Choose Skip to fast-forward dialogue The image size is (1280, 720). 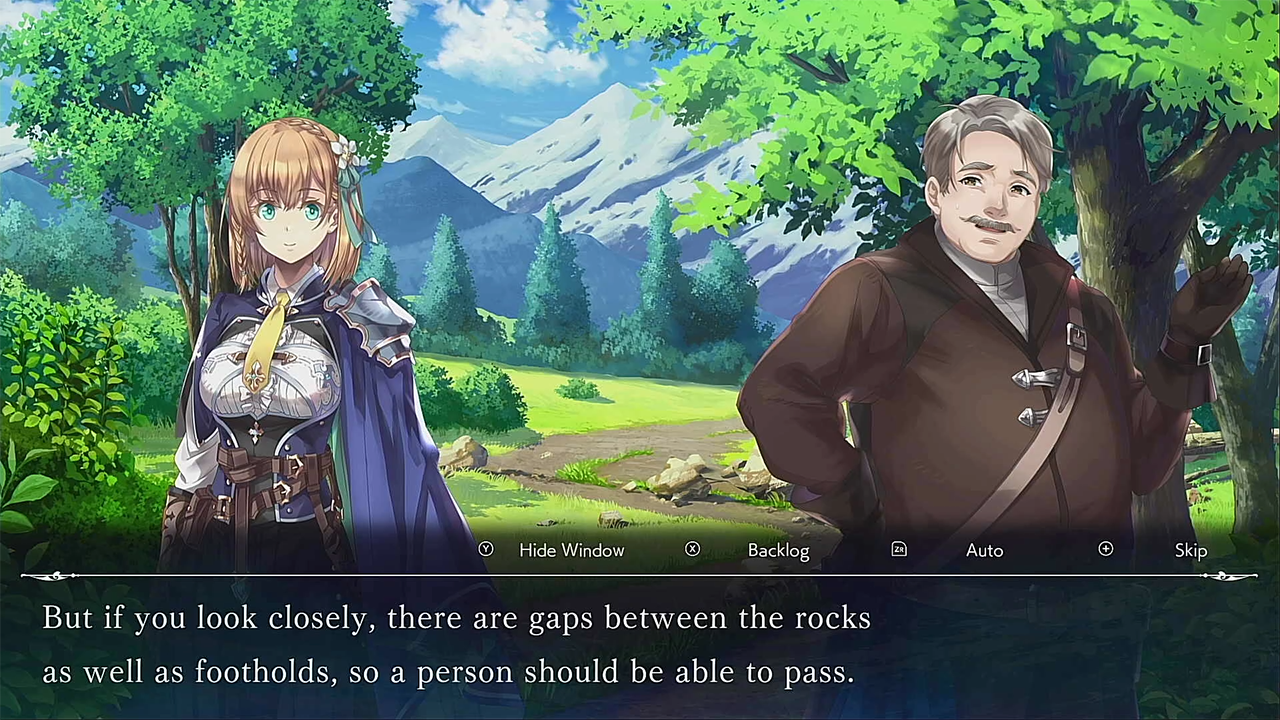pyautogui.click(x=1190, y=550)
